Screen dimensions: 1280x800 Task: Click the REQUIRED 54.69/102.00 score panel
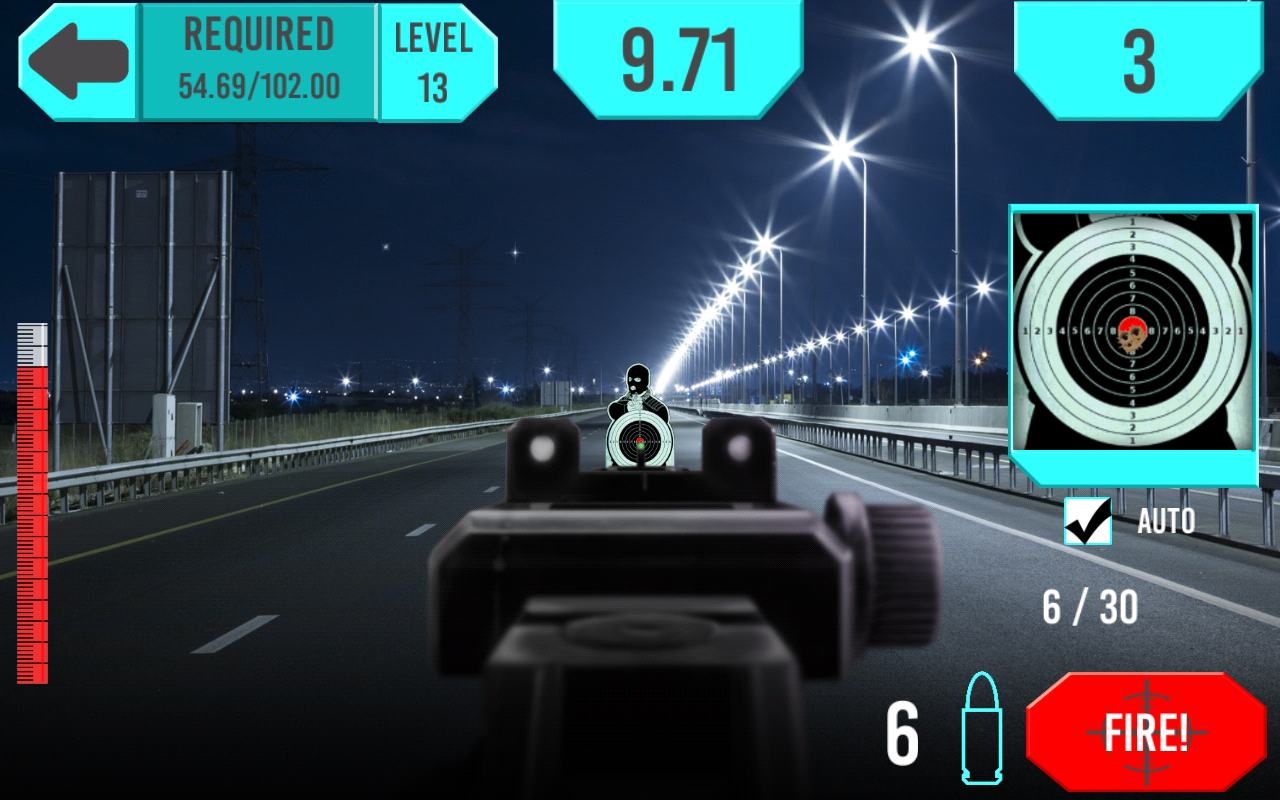click(258, 55)
